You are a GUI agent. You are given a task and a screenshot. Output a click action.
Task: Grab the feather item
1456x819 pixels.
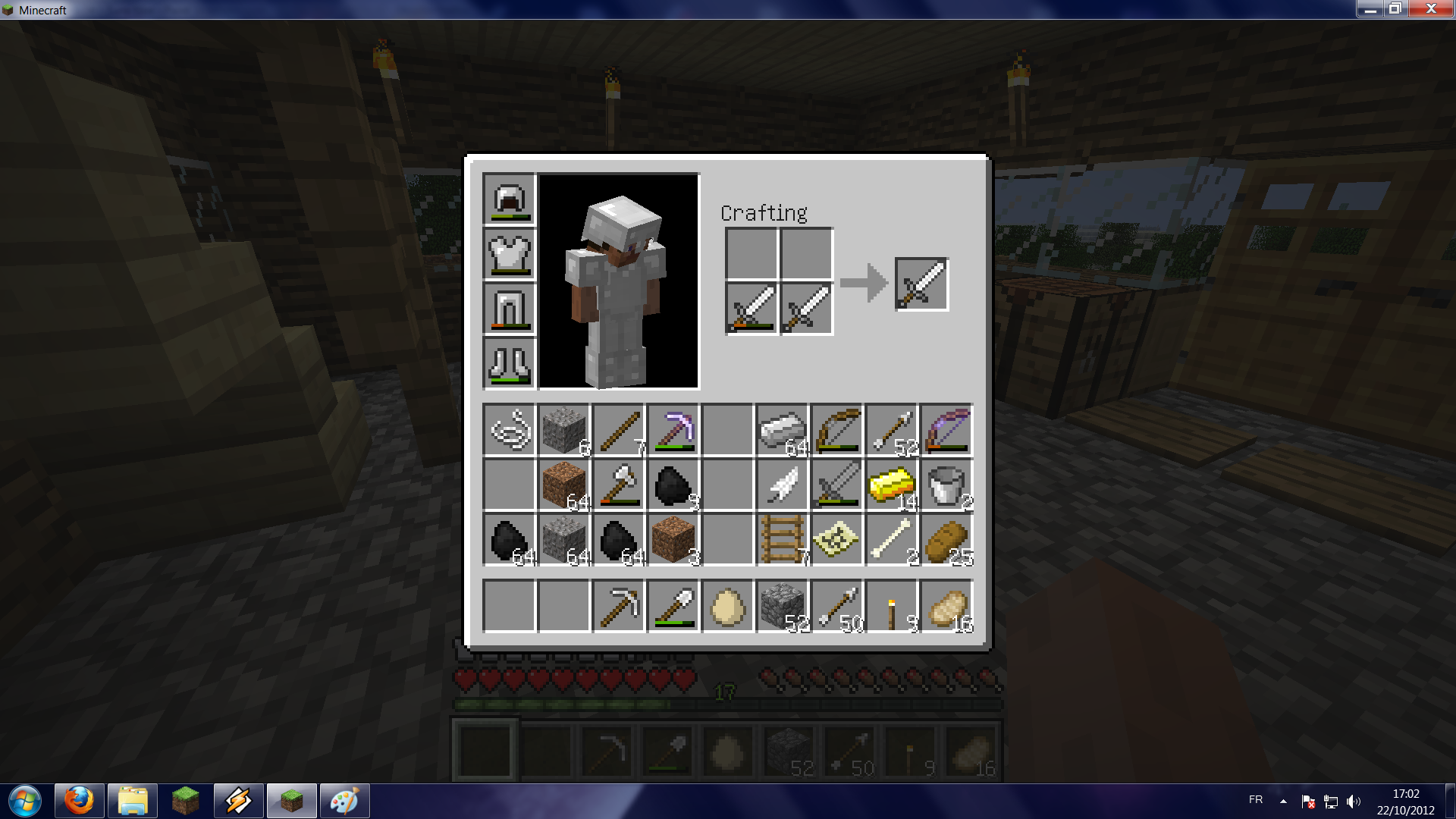783,485
